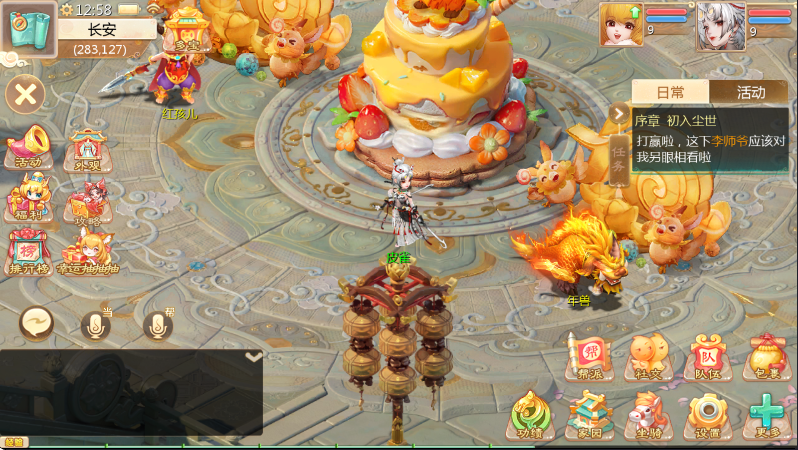Switch to the 日常 (Daily) tab
This screenshot has width=798, height=450.
(670, 92)
